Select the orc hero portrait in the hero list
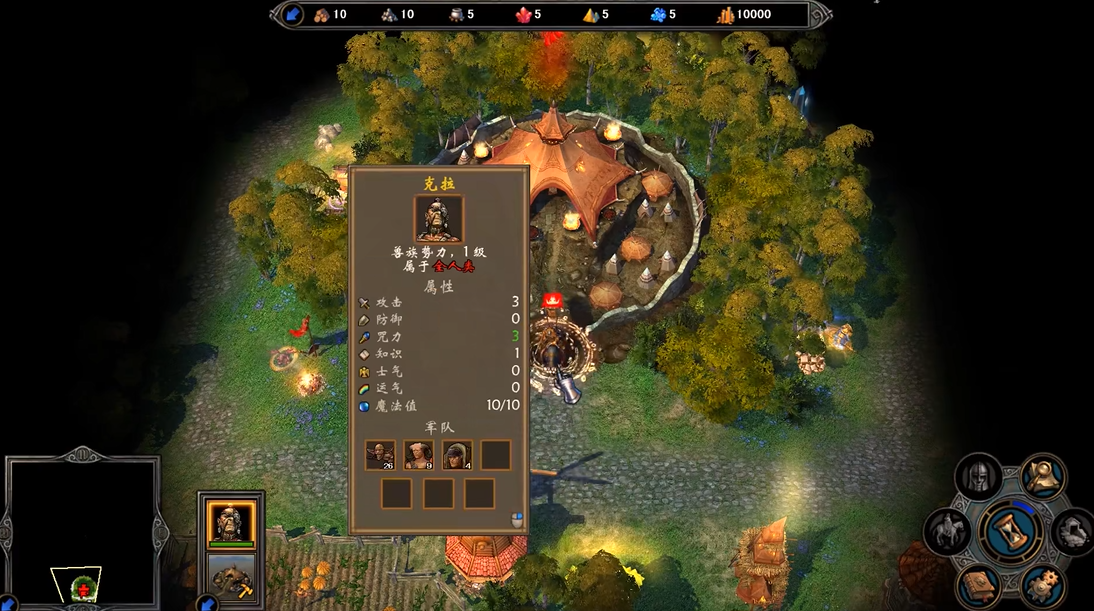Image resolution: width=1094 pixels, height=611 pixels. pyautogui.click(x=231, y=521)
